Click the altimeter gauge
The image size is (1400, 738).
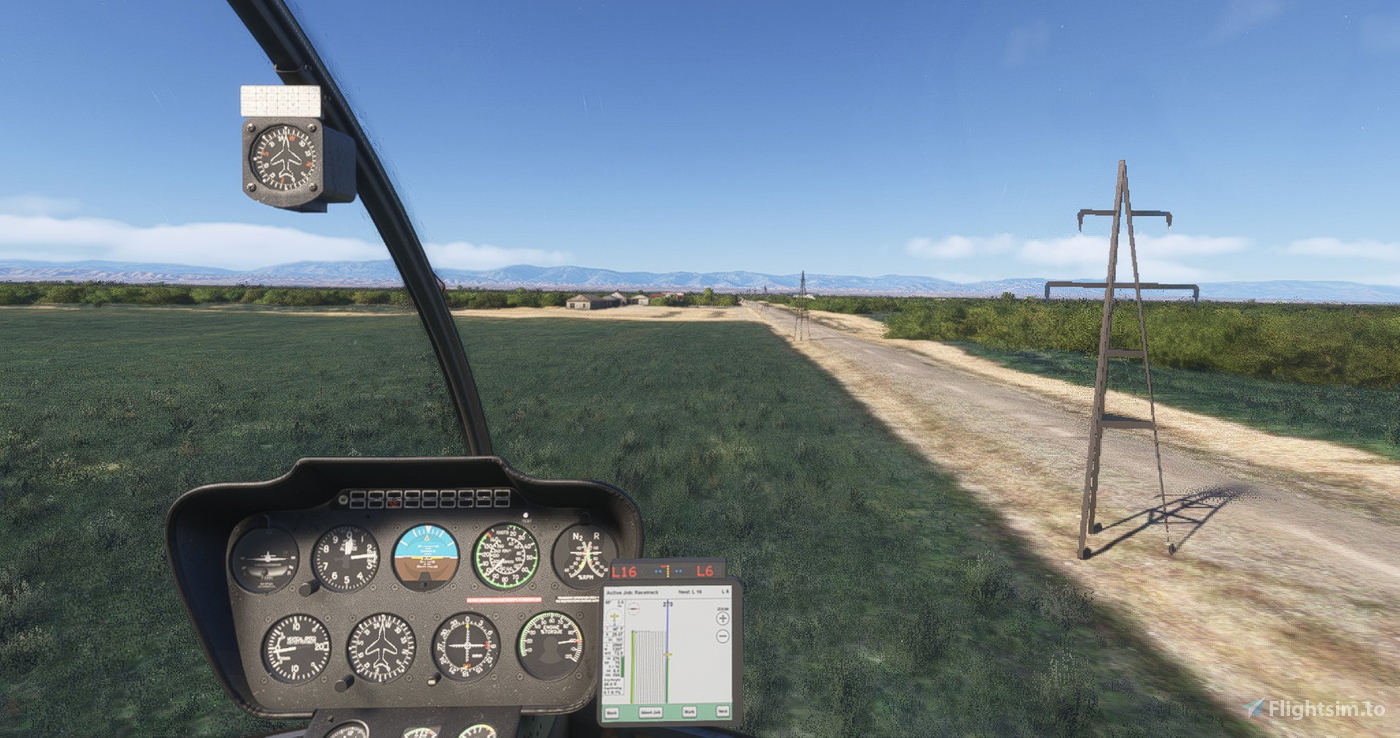click(345, 559)
